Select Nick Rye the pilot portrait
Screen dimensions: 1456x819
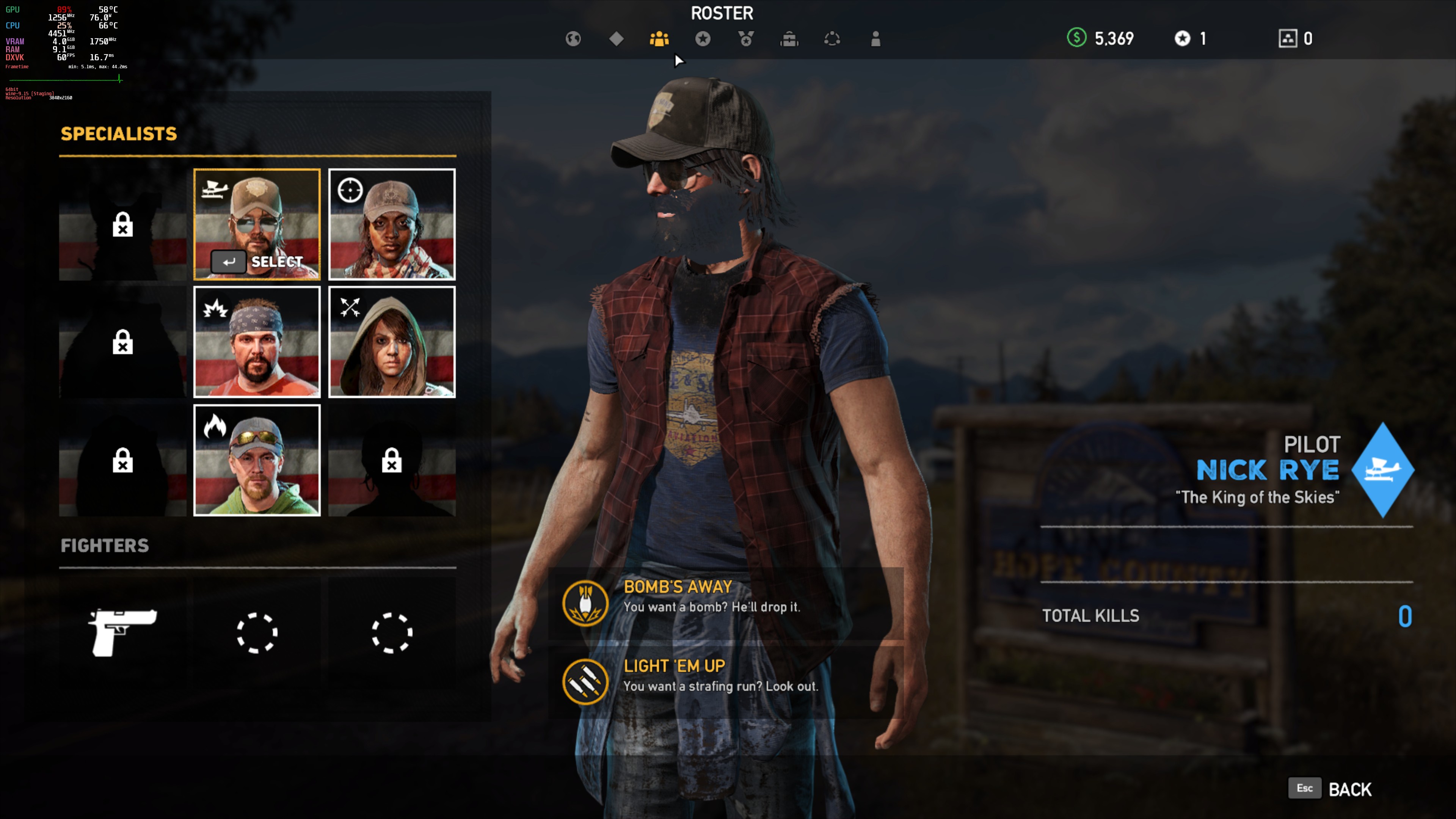257,224
